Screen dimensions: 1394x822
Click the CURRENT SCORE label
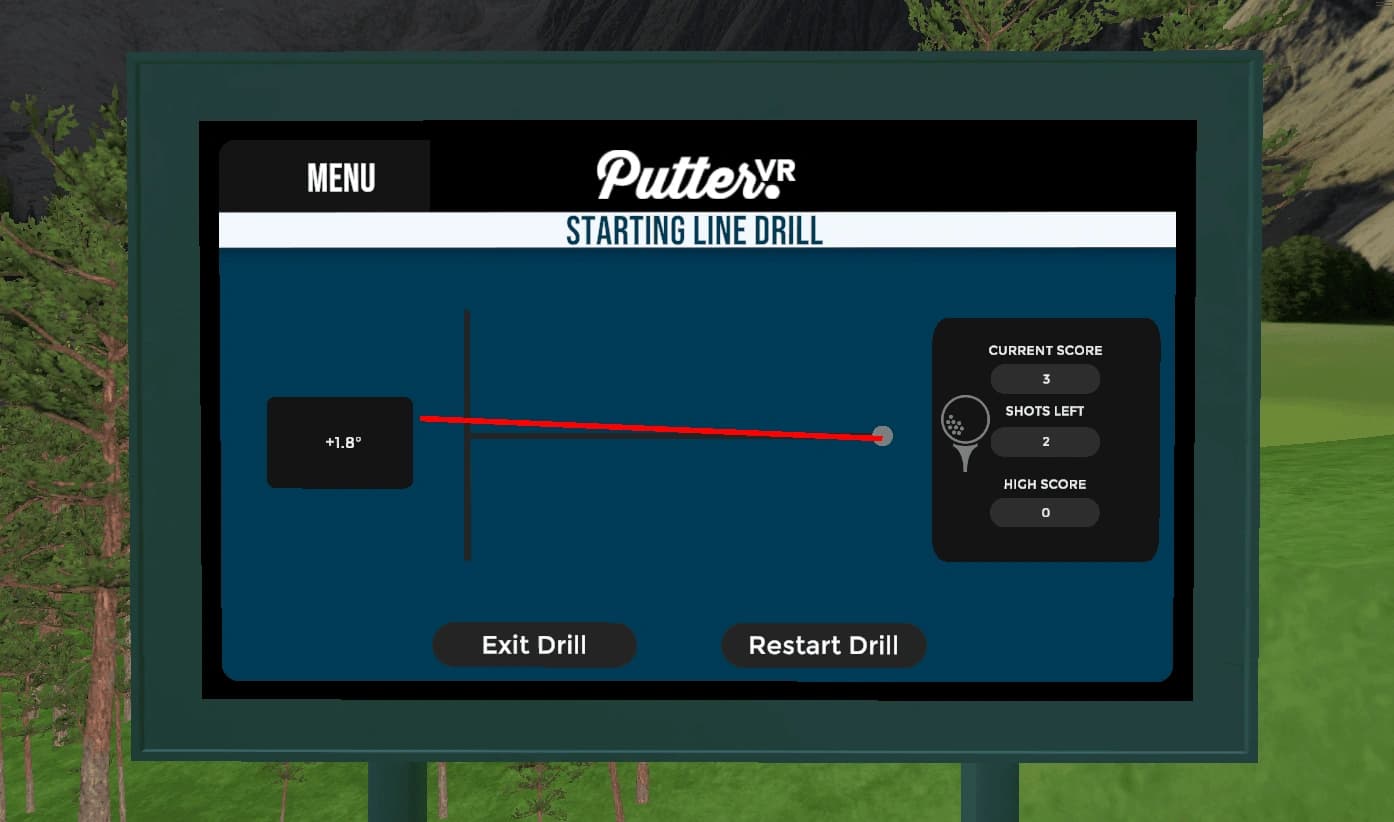coord(1044,350)
